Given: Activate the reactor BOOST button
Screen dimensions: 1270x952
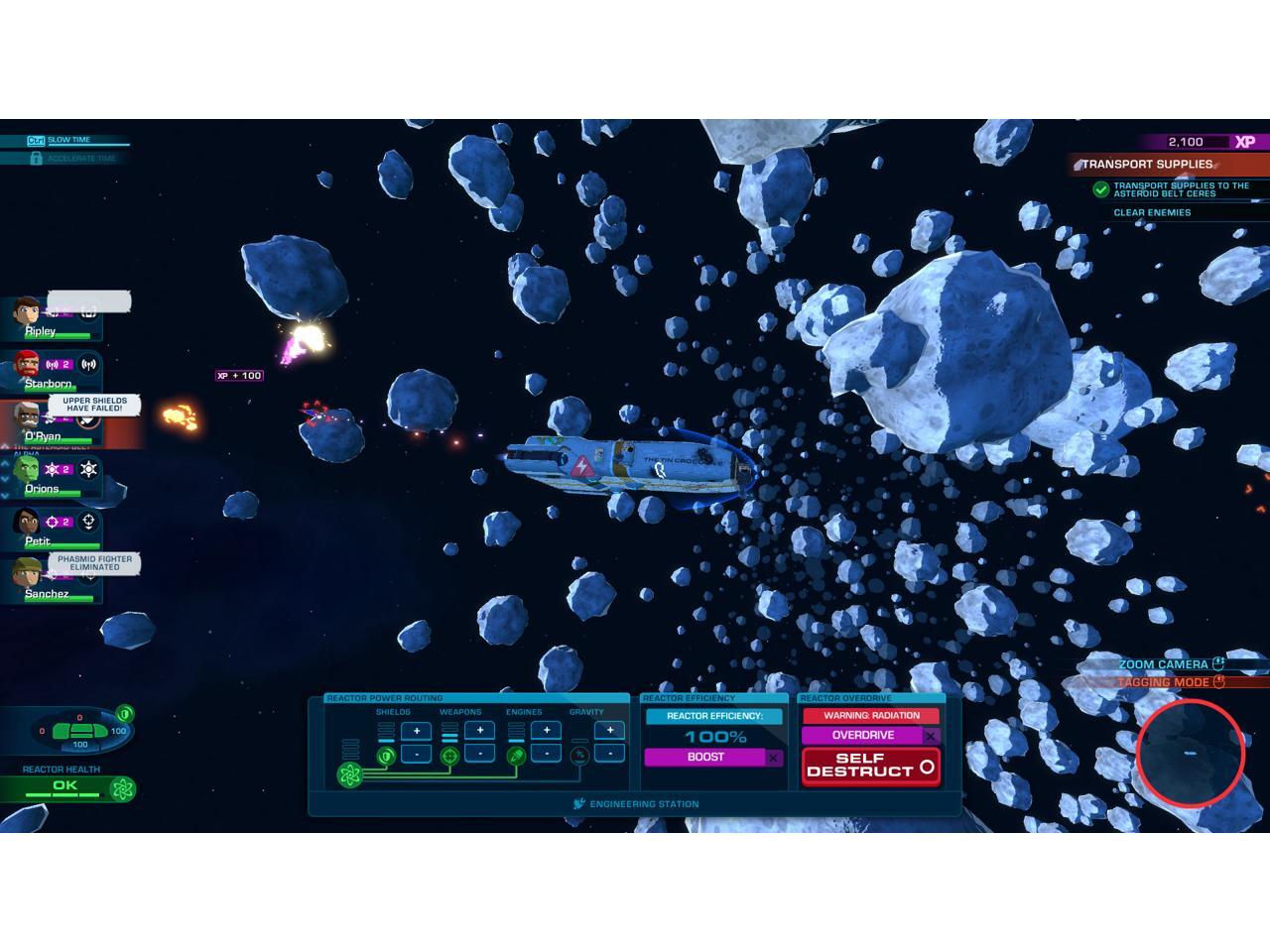Looking at the screenshot, I should pos(706,758).
